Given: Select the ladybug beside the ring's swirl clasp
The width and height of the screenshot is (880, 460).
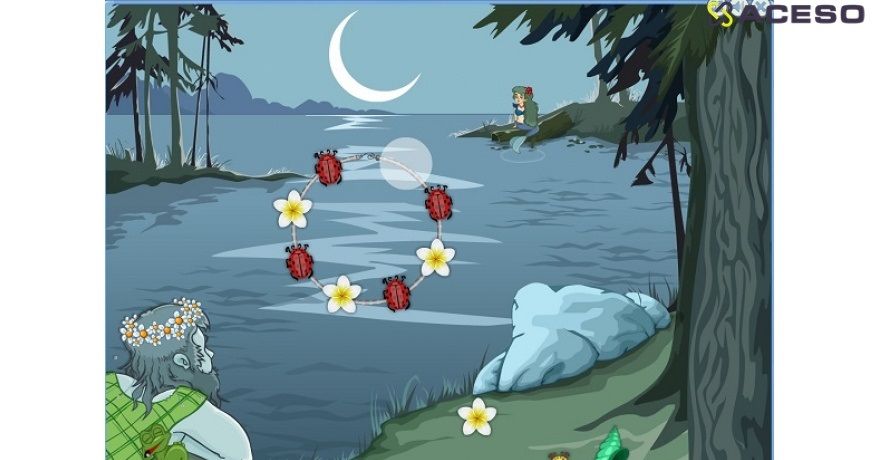Looking at the screenshot, I should click(x=328, y=168).
